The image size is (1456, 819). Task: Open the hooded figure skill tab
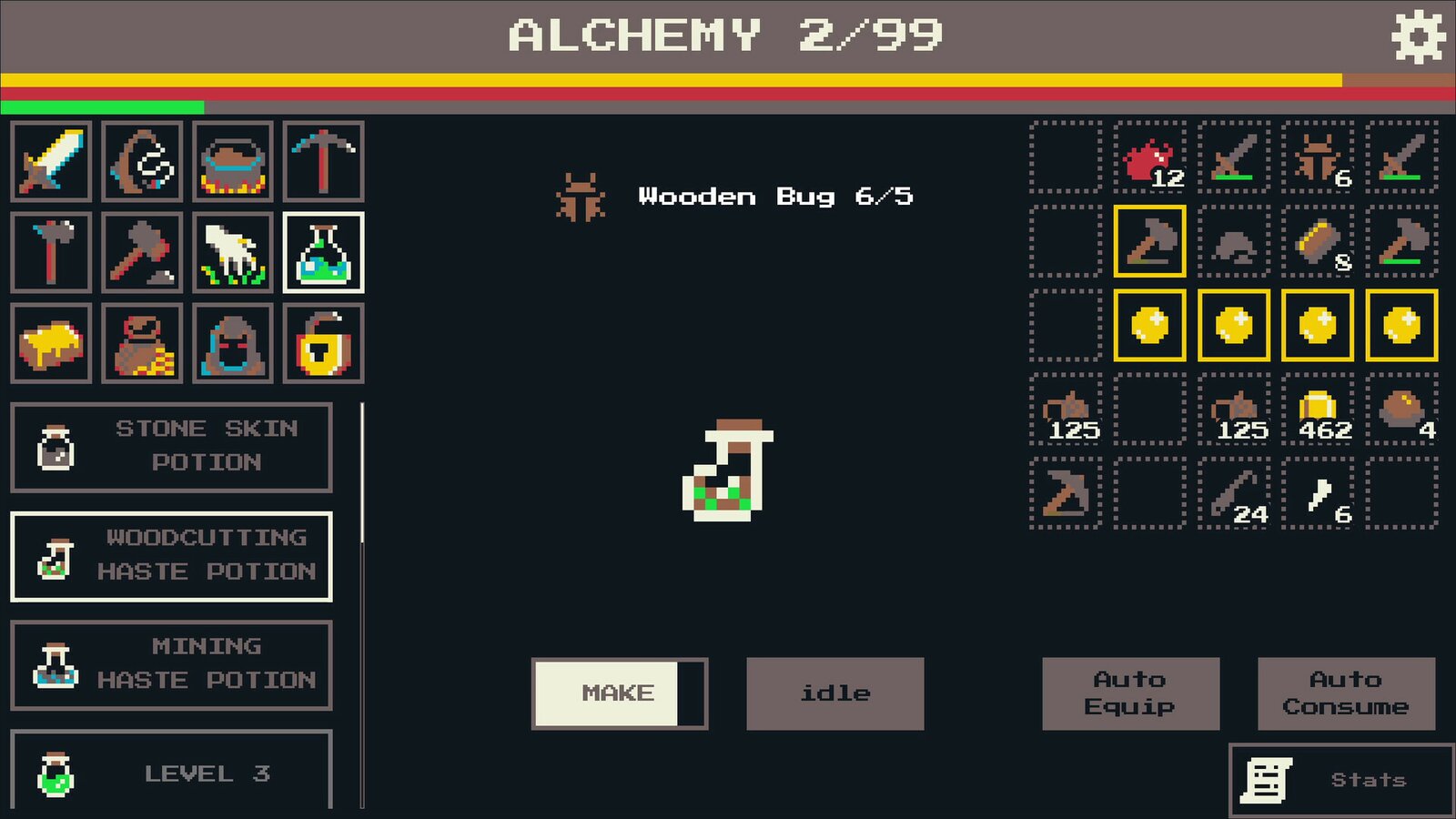click(233, 343)
